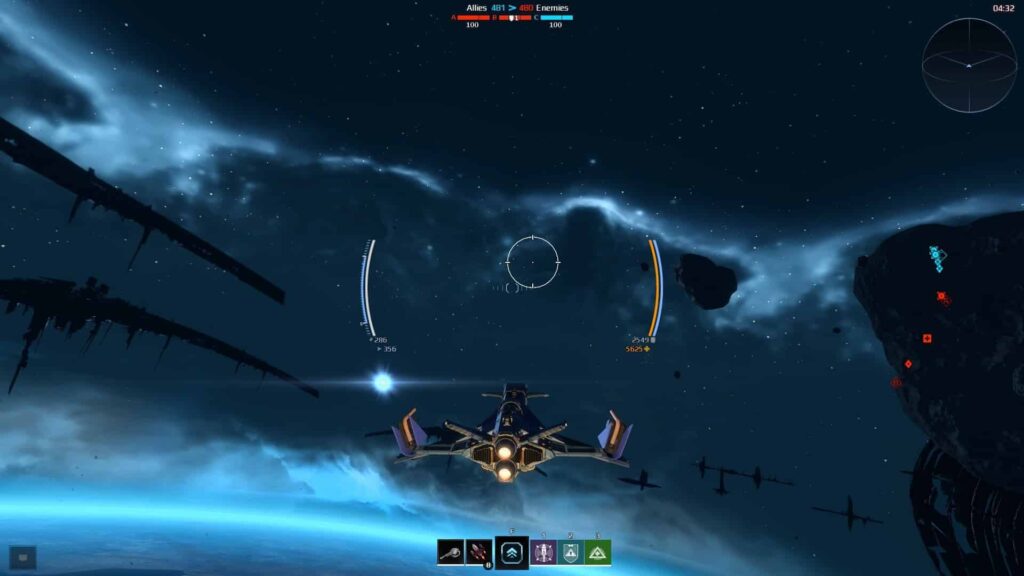Viewport: 1024px width, 576px height.
Task: Click the spherical radar minimap
Action: (968, 65)
